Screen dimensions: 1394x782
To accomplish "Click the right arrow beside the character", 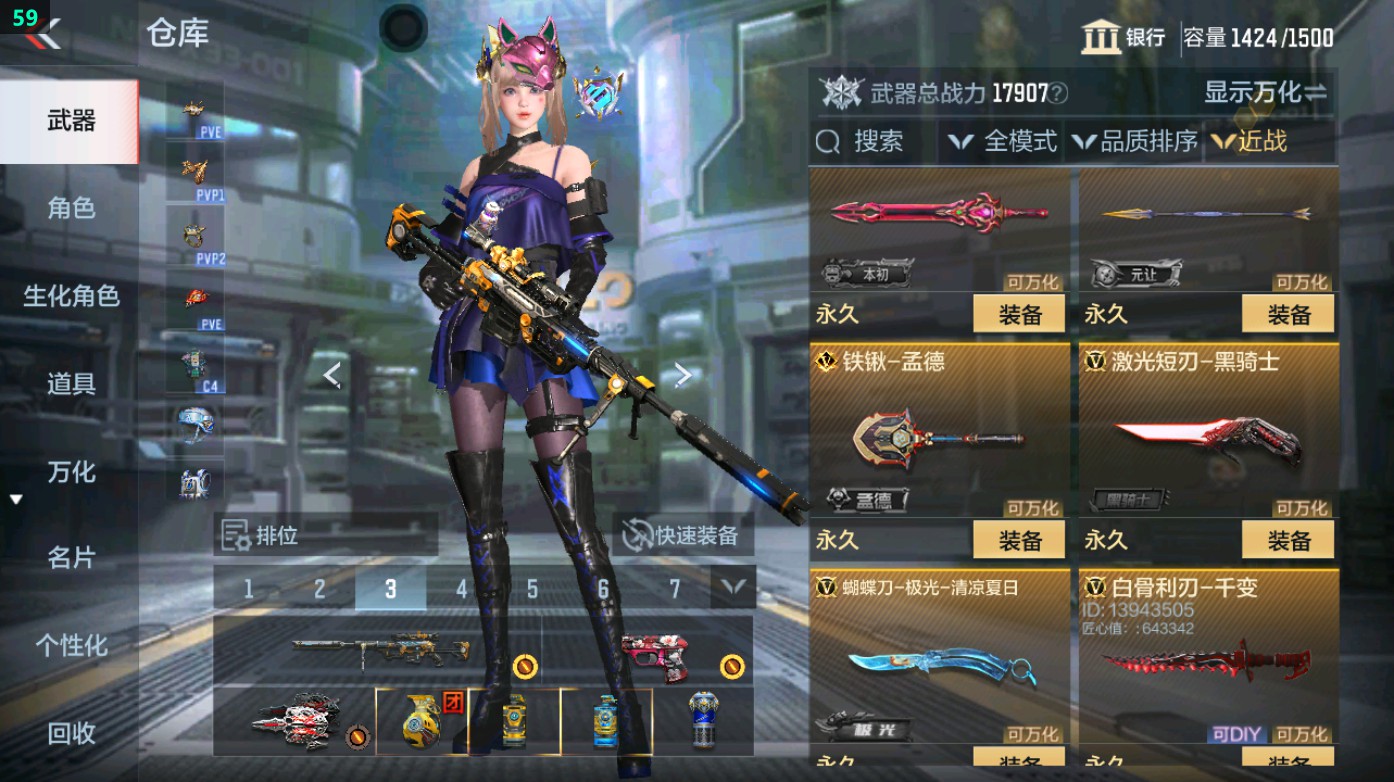I will coord(682,373).
